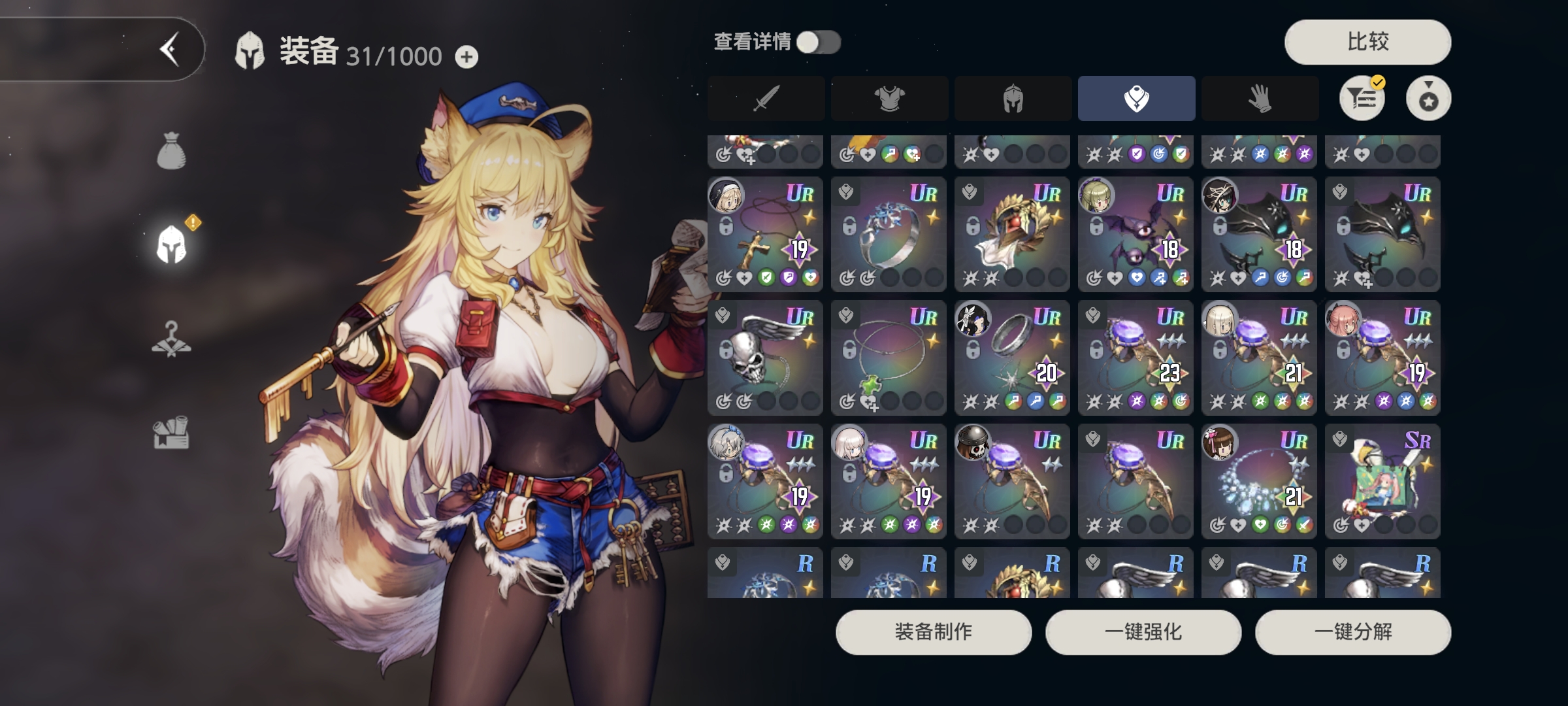Switch to the sword weapon tab
The image size is (1568, 706).
coord(766,99)
